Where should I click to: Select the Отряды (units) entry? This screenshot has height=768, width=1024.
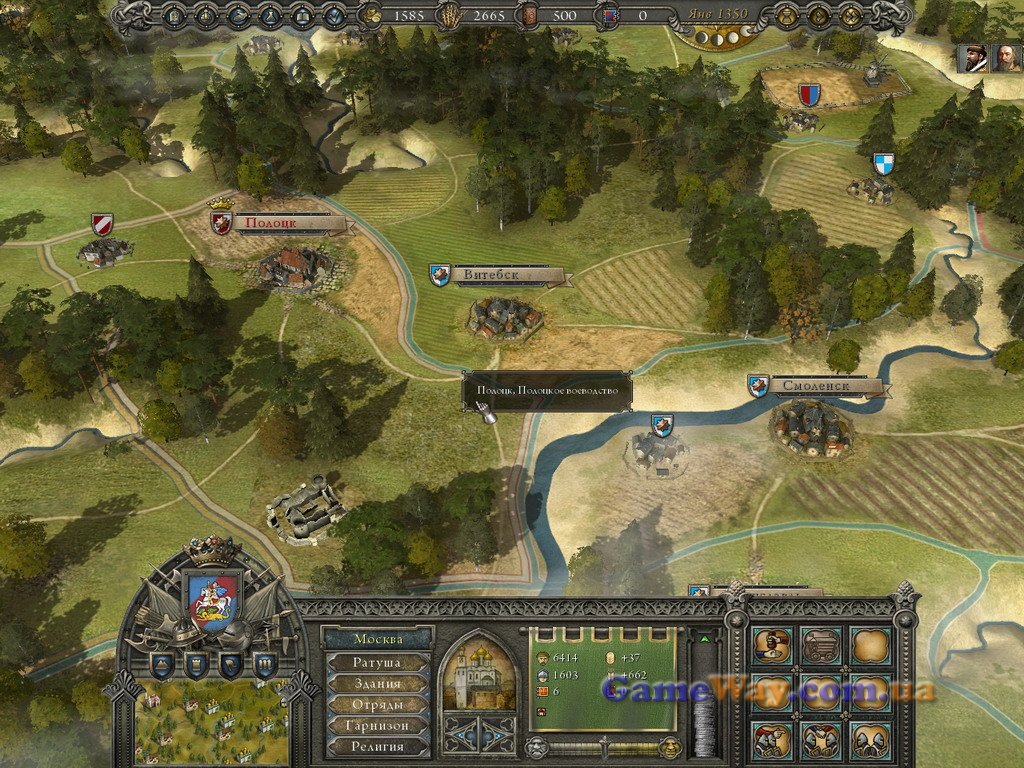[377, 704]
